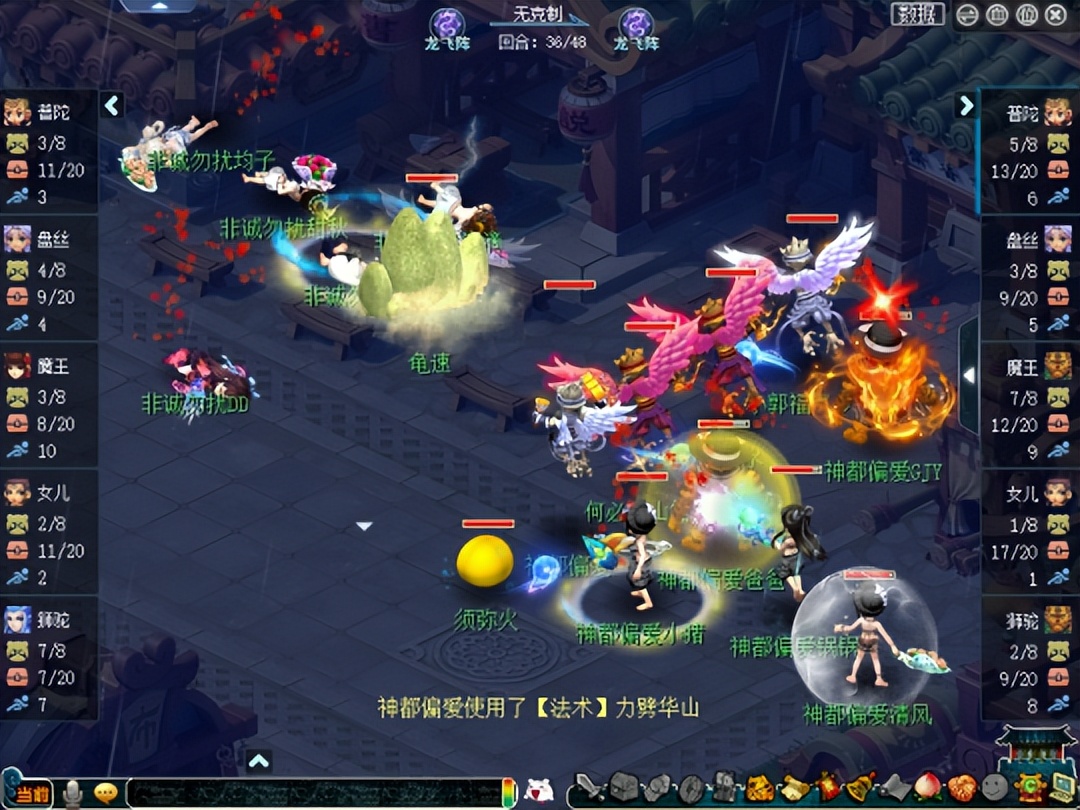Open the sword attack icon in the toolbar
Viewport: 1080px width, 810px height.
click(x=591, y=789)
